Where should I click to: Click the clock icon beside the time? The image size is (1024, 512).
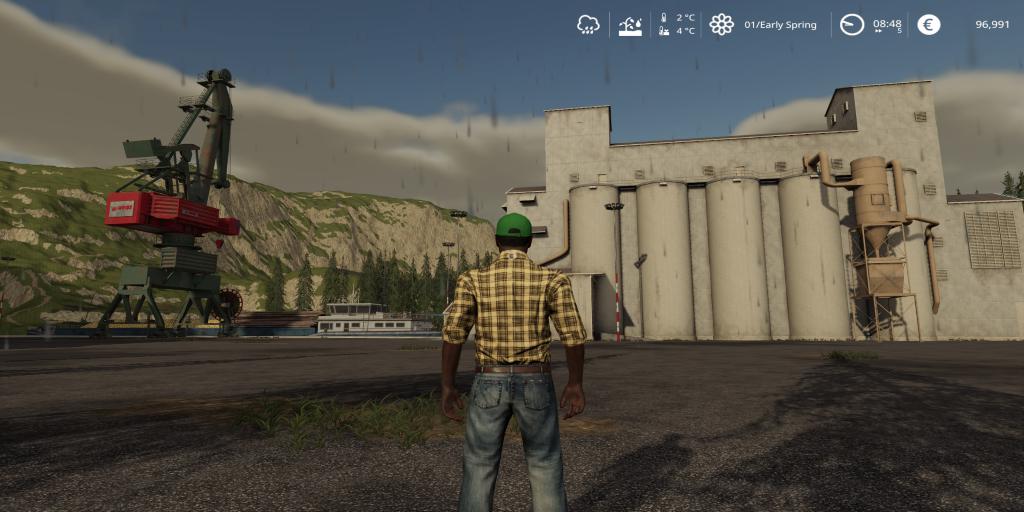[851, 25]
